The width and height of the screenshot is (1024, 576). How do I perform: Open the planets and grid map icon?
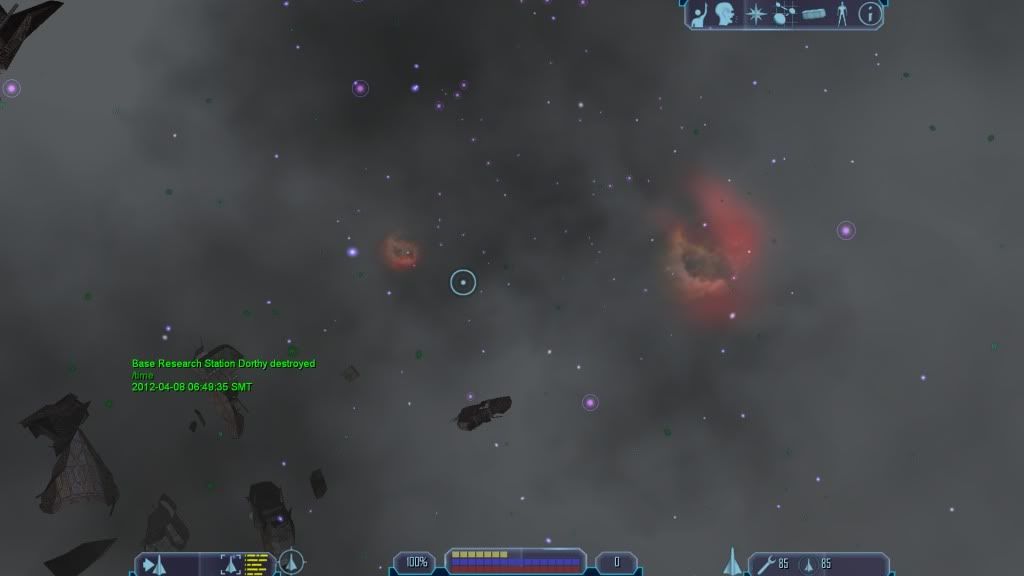(784, 14)
